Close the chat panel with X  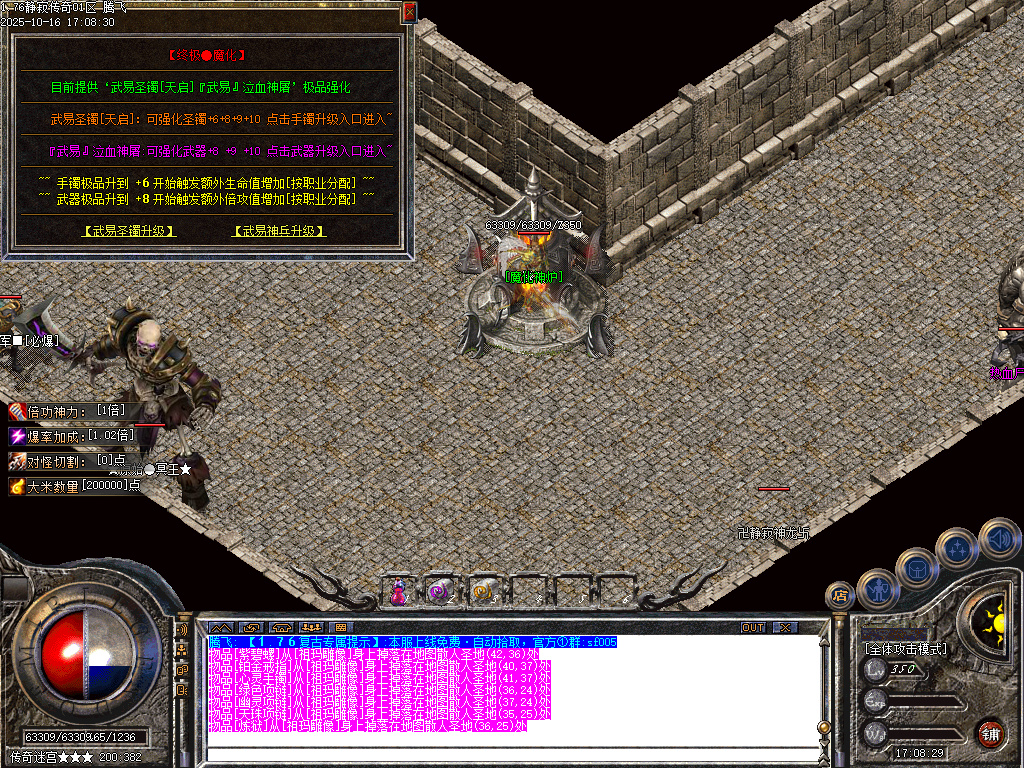(785, 627)
